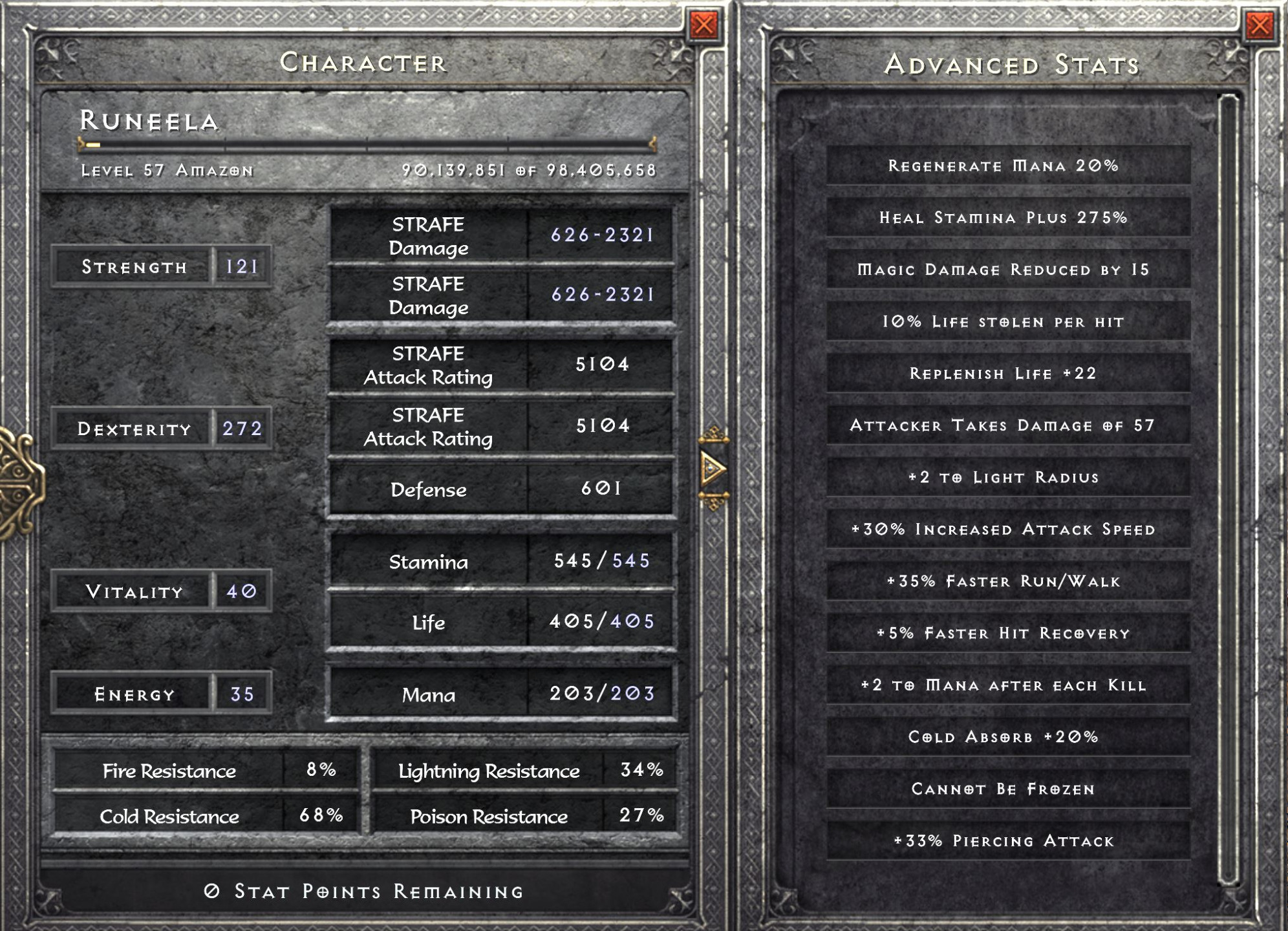Image resolution: width=1288 pixels, height=931 pixels.
Task: Select the Strafe Damage entry
Action: coord(501,237)
